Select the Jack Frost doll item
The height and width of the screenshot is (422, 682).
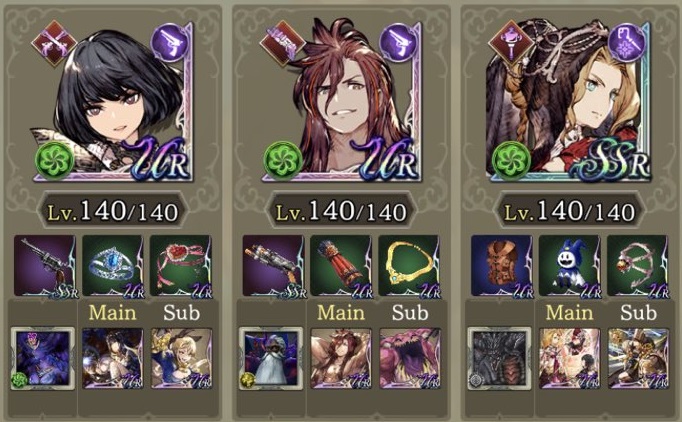pos(568,267)
